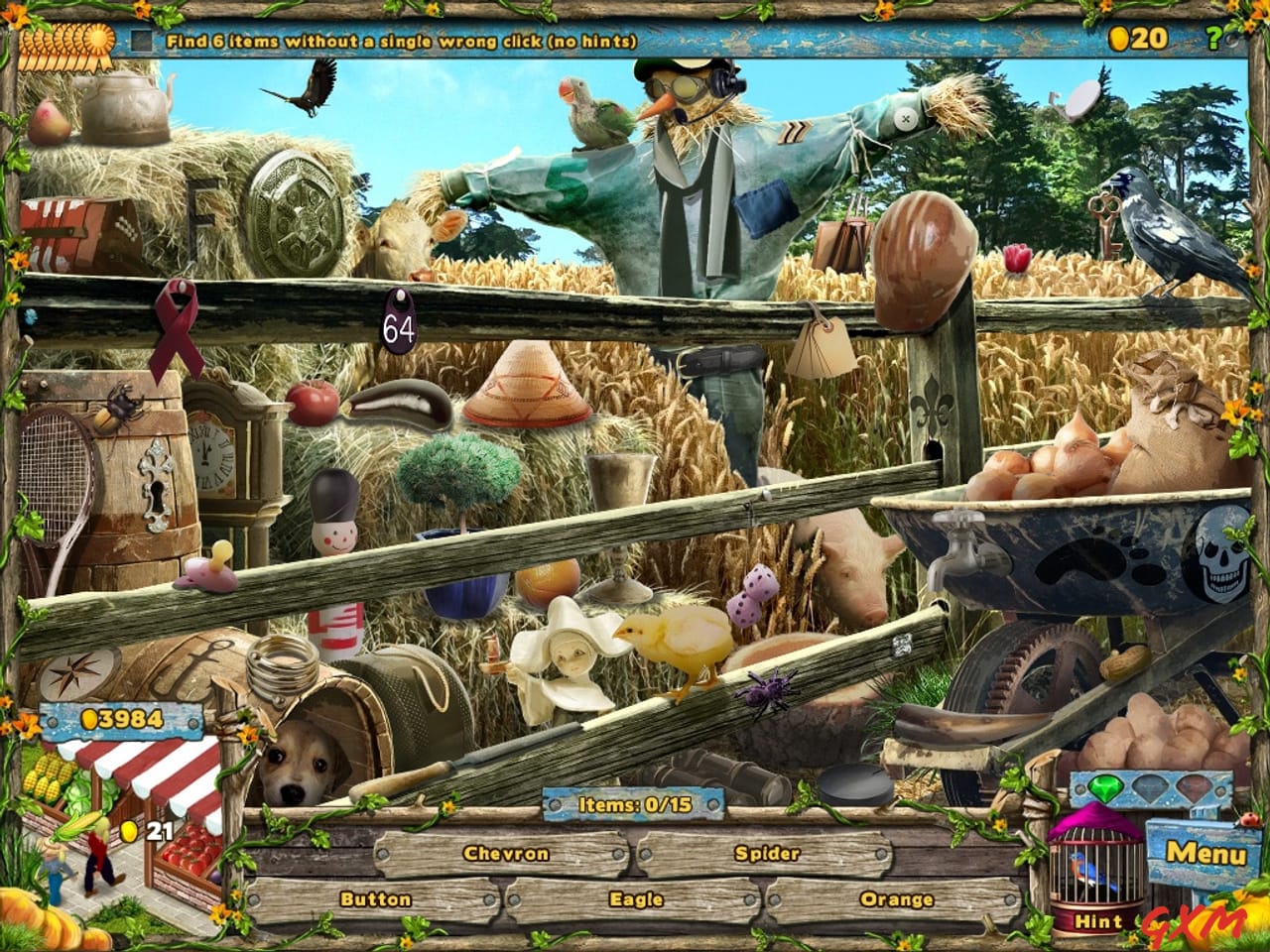The width and height of the screenshot is (1270, 952).
Task: Open the green question mark help icon
Action: pos(1214,38)
